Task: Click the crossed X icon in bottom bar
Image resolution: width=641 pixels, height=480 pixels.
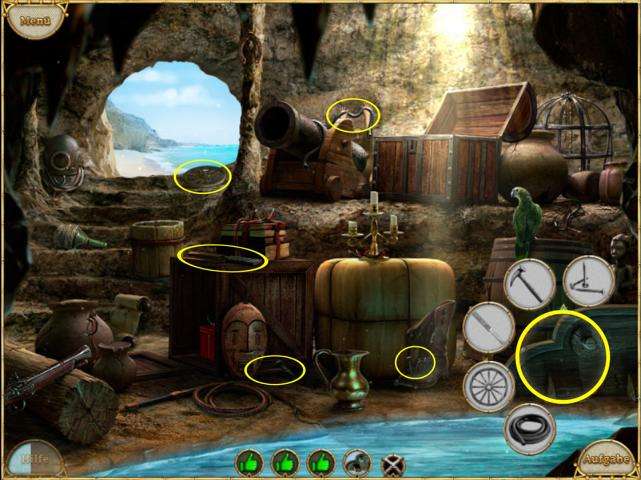Action: (394, 464)
